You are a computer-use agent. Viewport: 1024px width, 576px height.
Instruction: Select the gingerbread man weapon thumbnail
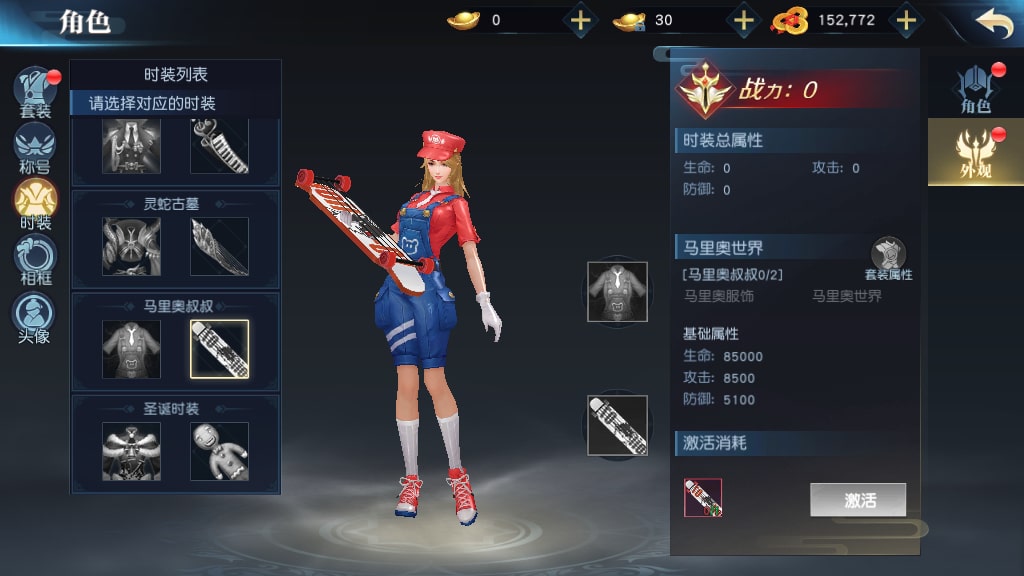(219, 451)
